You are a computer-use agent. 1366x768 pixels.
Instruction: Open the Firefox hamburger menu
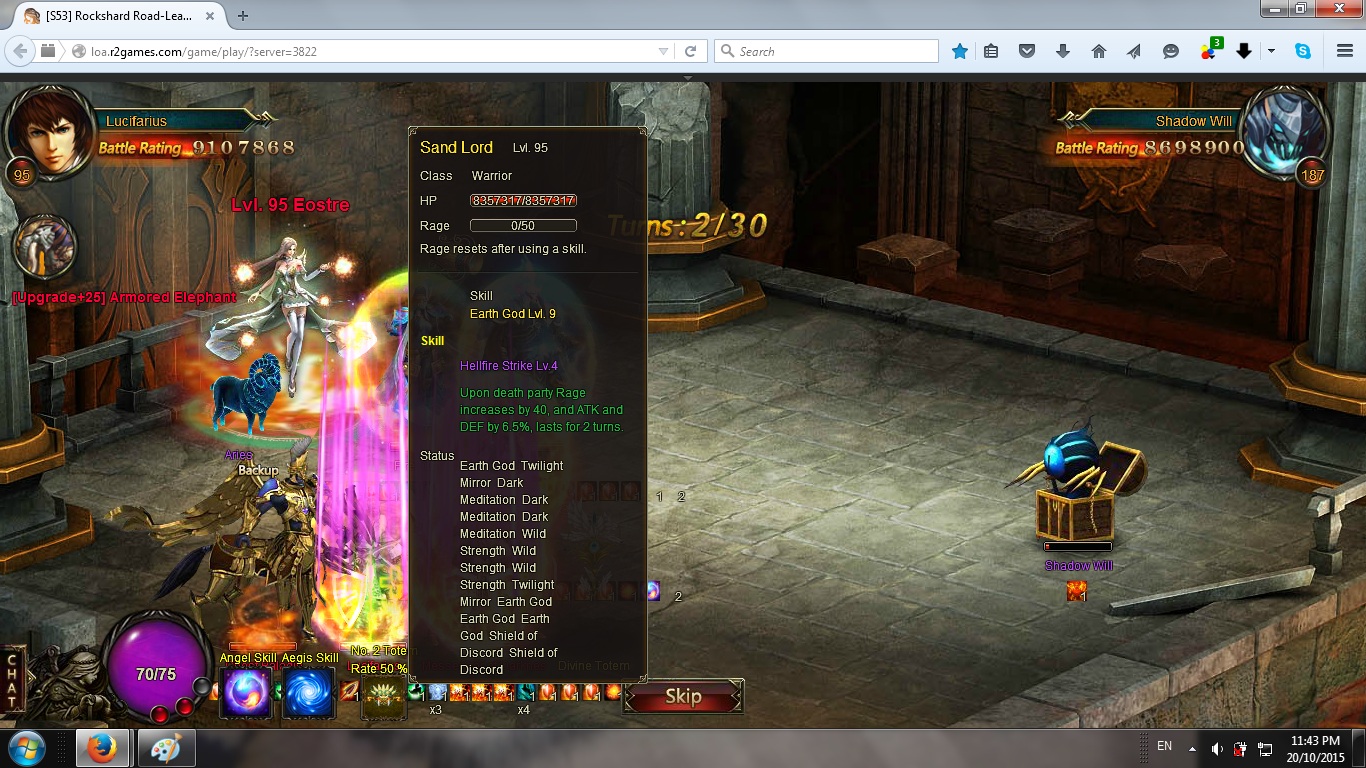pos(1345,51)
